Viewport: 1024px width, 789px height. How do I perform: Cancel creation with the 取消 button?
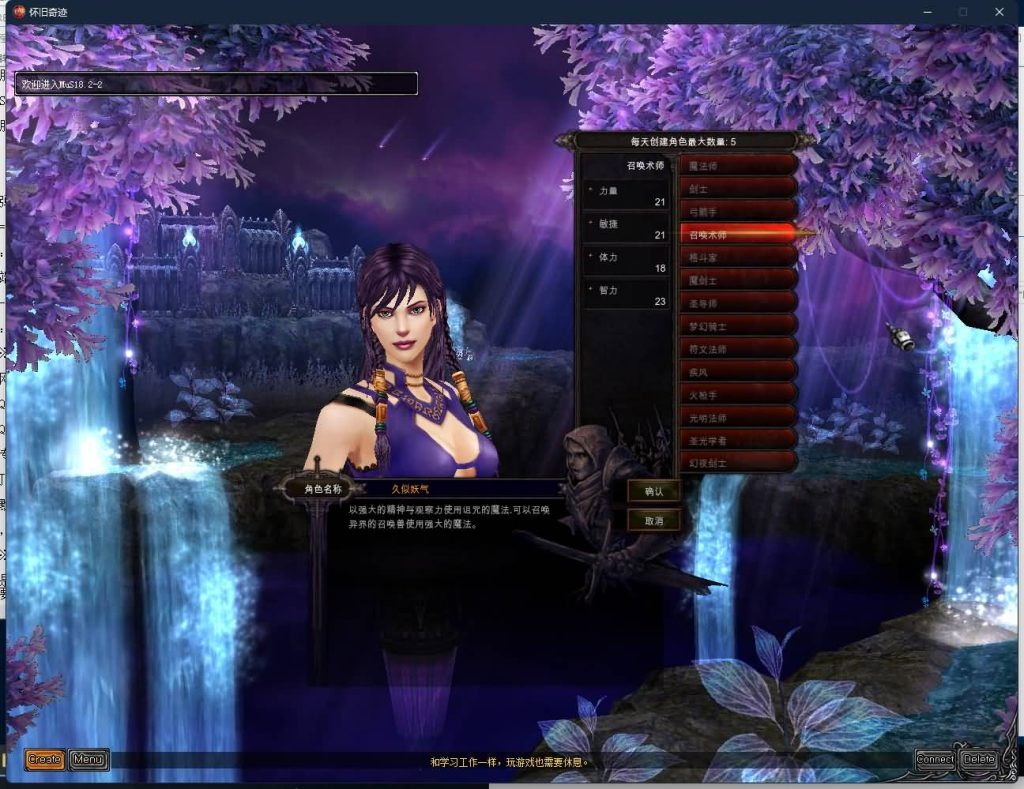(654, 521)
